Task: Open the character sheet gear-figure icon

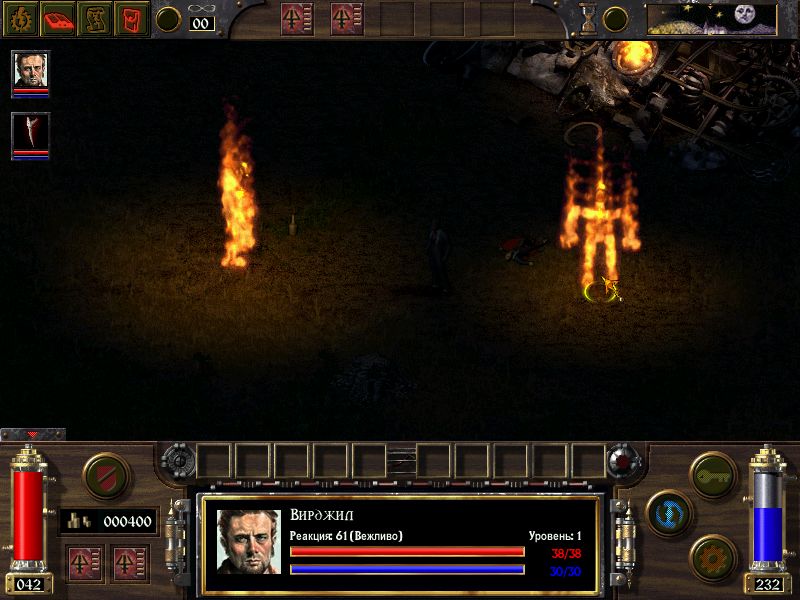Action: click(x=22, y=18)
